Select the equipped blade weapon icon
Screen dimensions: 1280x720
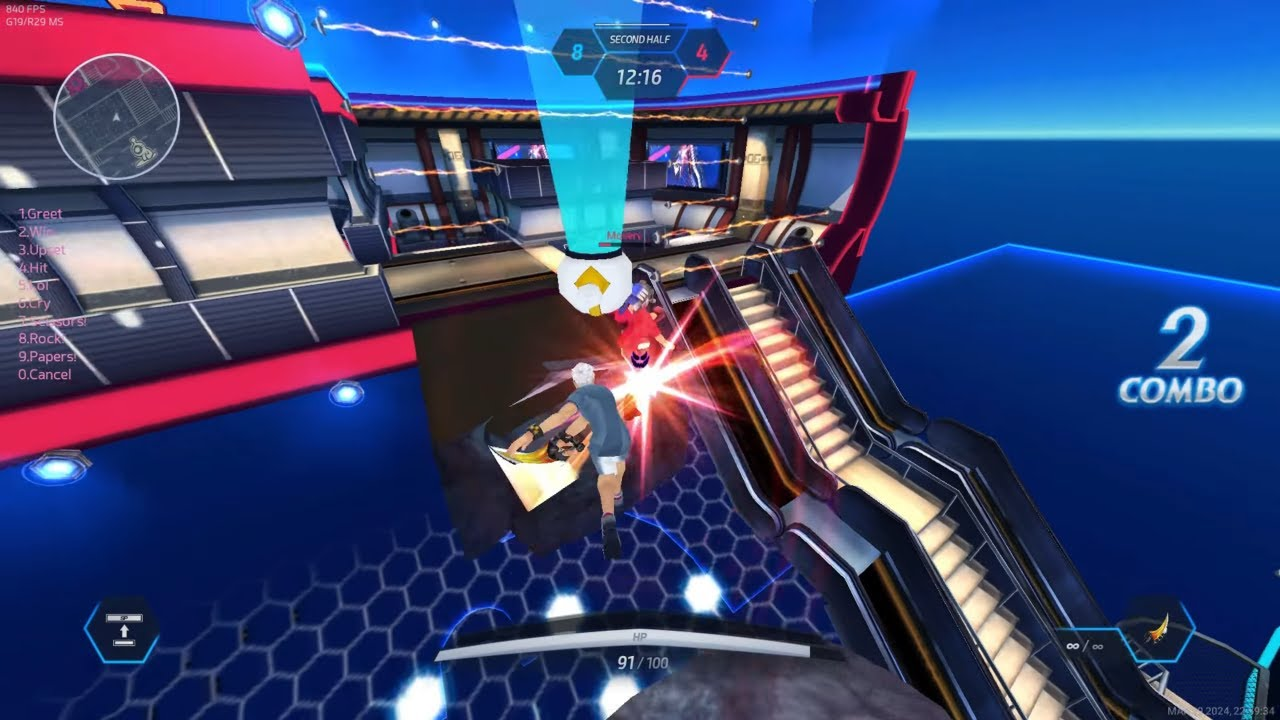pos(1158,630)
